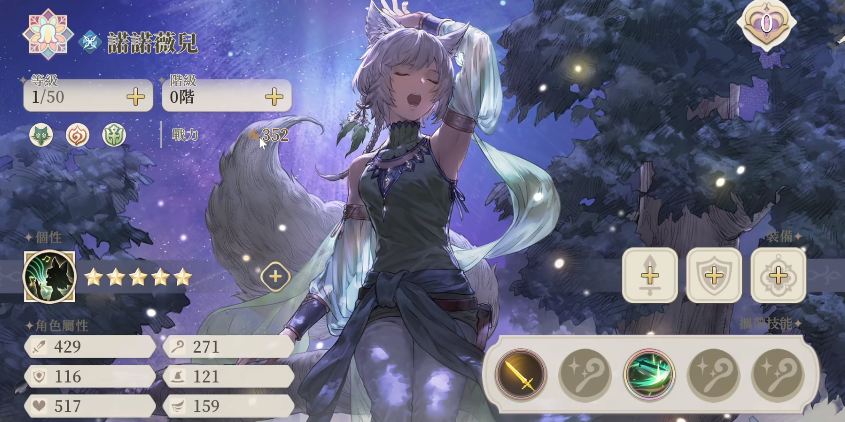Equip an item in the accessory slot
The height and width of the screenshot is (422, 845).
click(x=778, y=275)
